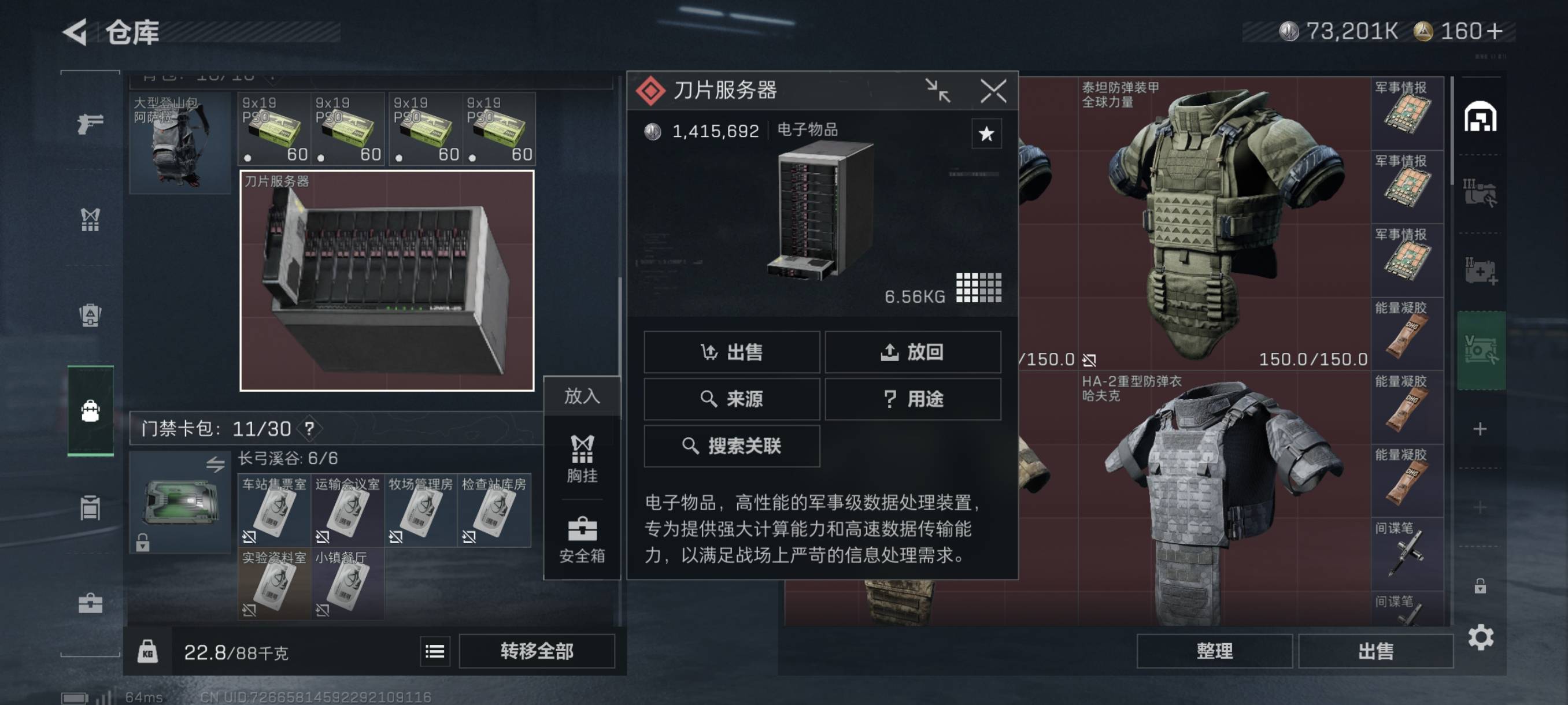Move item into 胸挂 chest rig
This screenshot has width=1568, height=705.
click(x=582, y=459)
